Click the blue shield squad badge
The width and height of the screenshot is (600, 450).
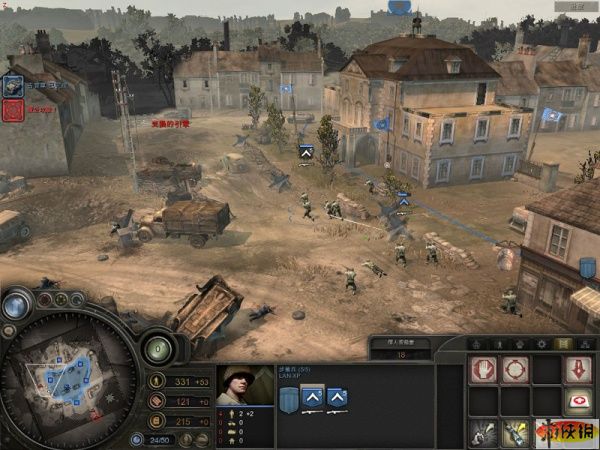pos(288,400)
